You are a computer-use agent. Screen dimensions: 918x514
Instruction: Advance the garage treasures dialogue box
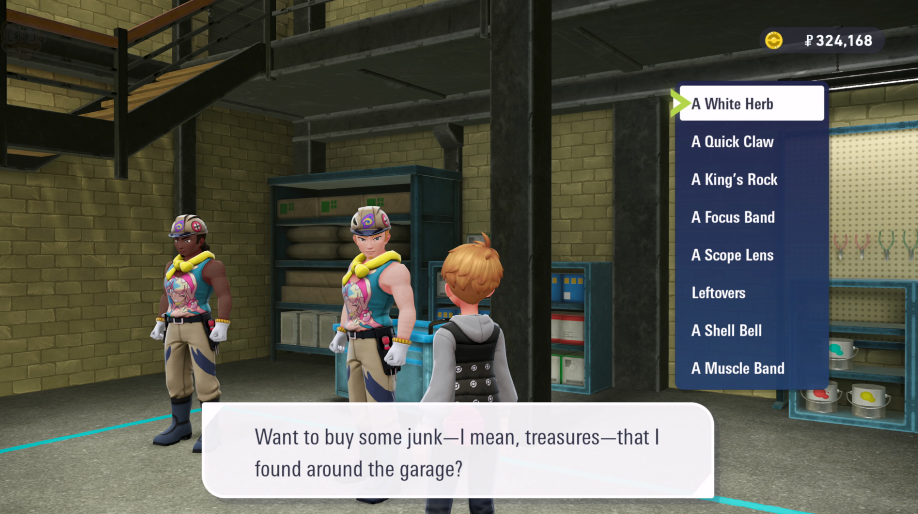click(x=458, y=451)
